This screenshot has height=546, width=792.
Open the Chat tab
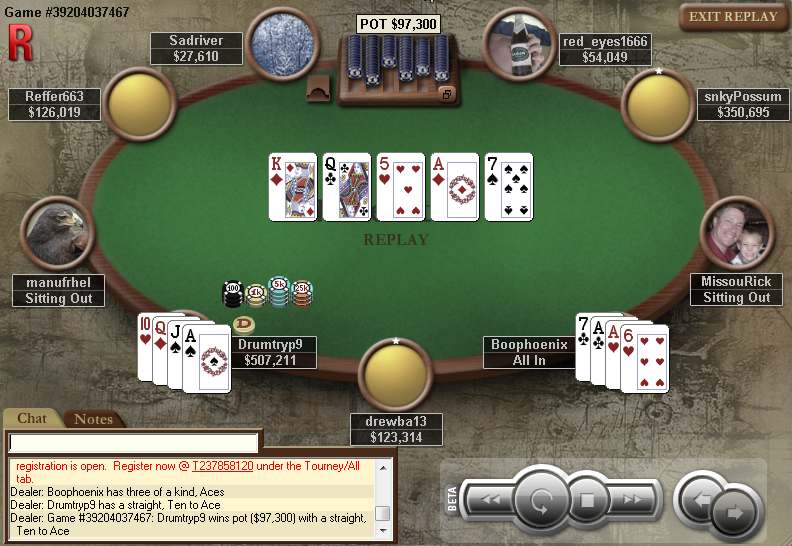coord(33,419)
